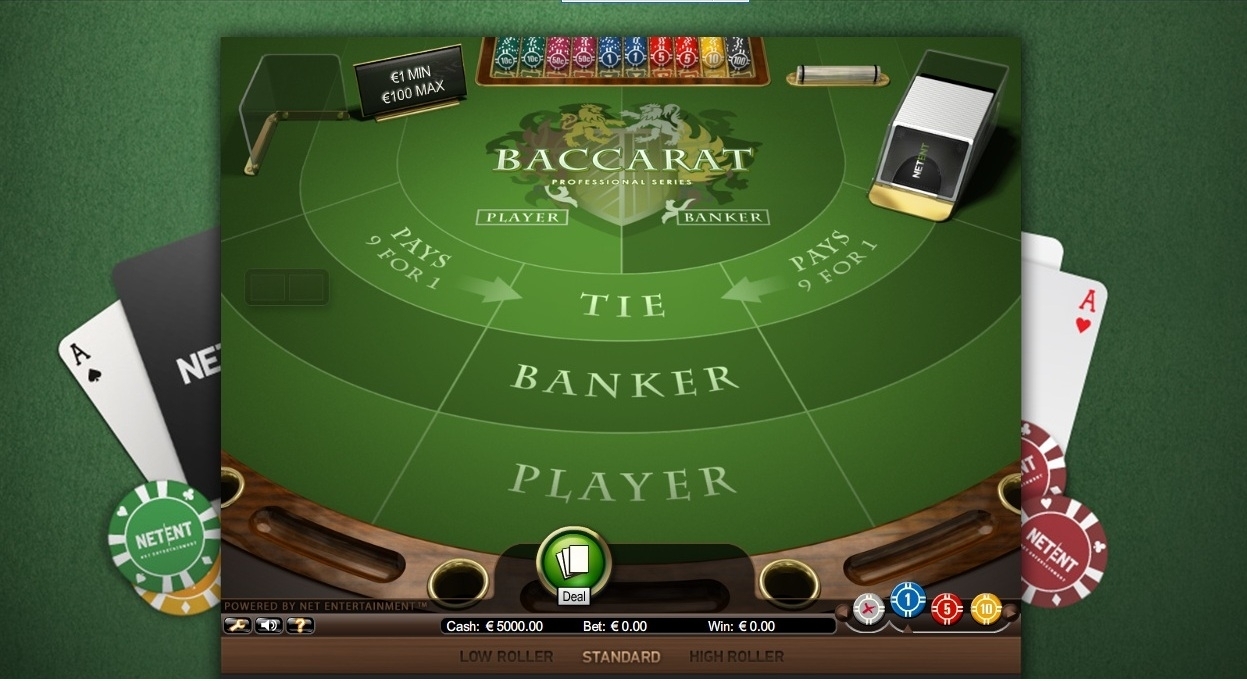1247x681 pixels.
Task: Click the clear bets chip with red X
Action: tap(869, 608)
